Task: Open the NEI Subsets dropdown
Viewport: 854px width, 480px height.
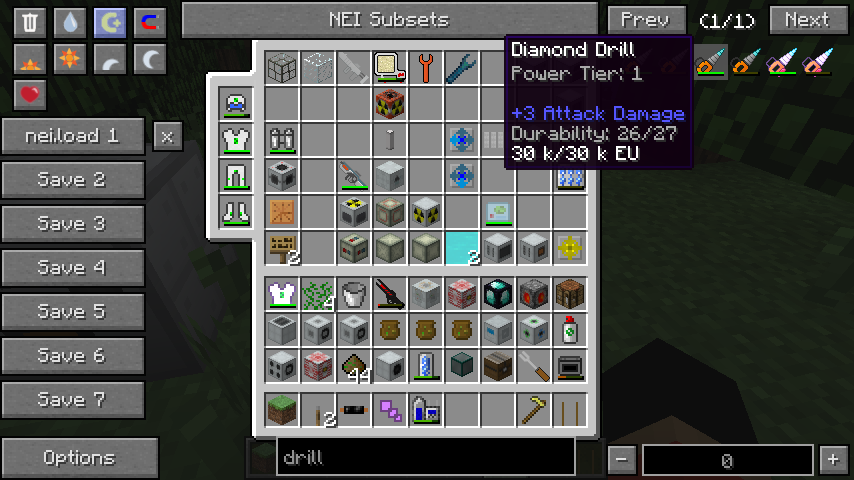Action: (389, 19)
